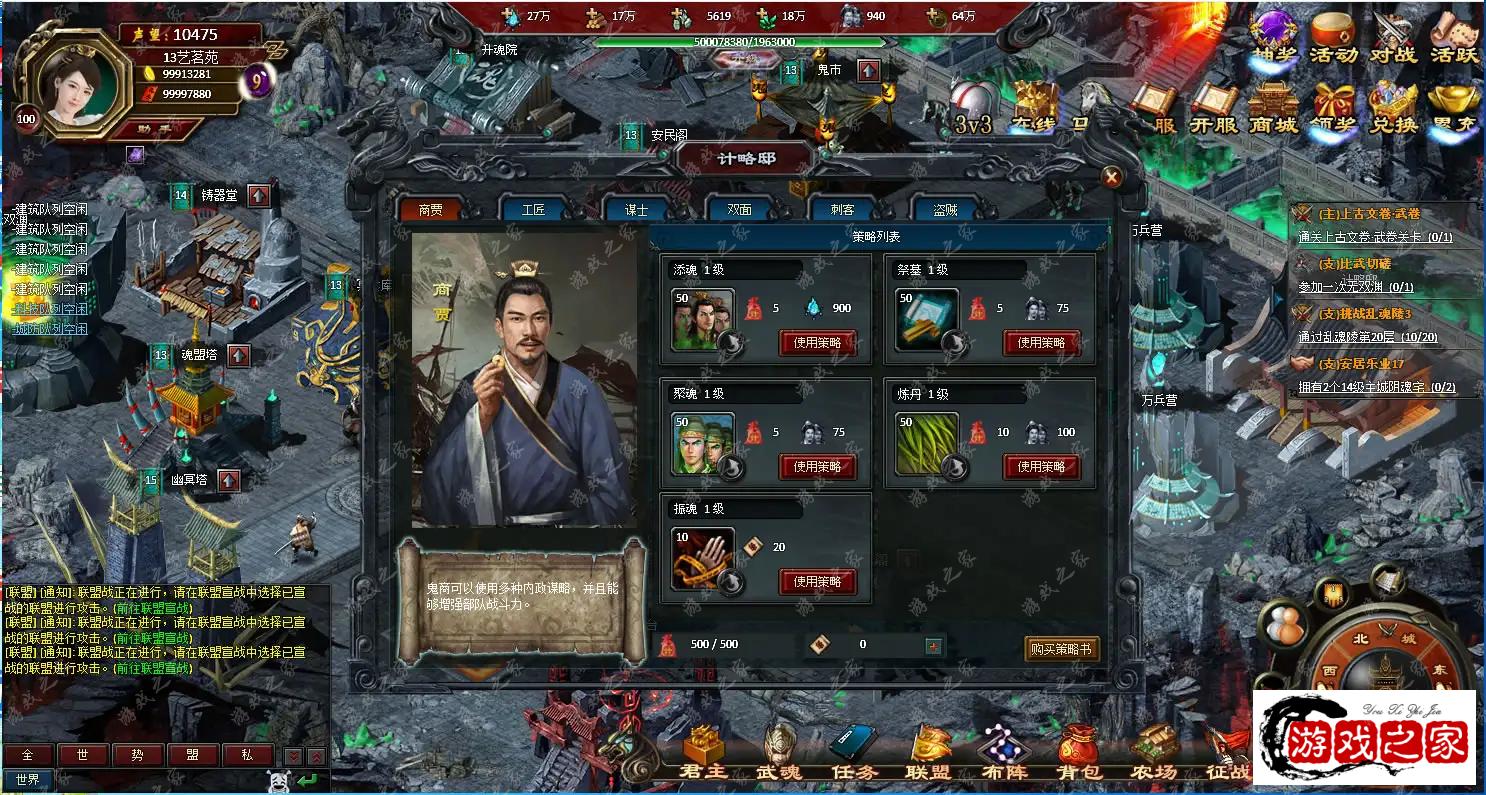The height and width of the screenshot is (795, 1486).
Task: Use the 添魂 strategy
Action: (817, 343)
